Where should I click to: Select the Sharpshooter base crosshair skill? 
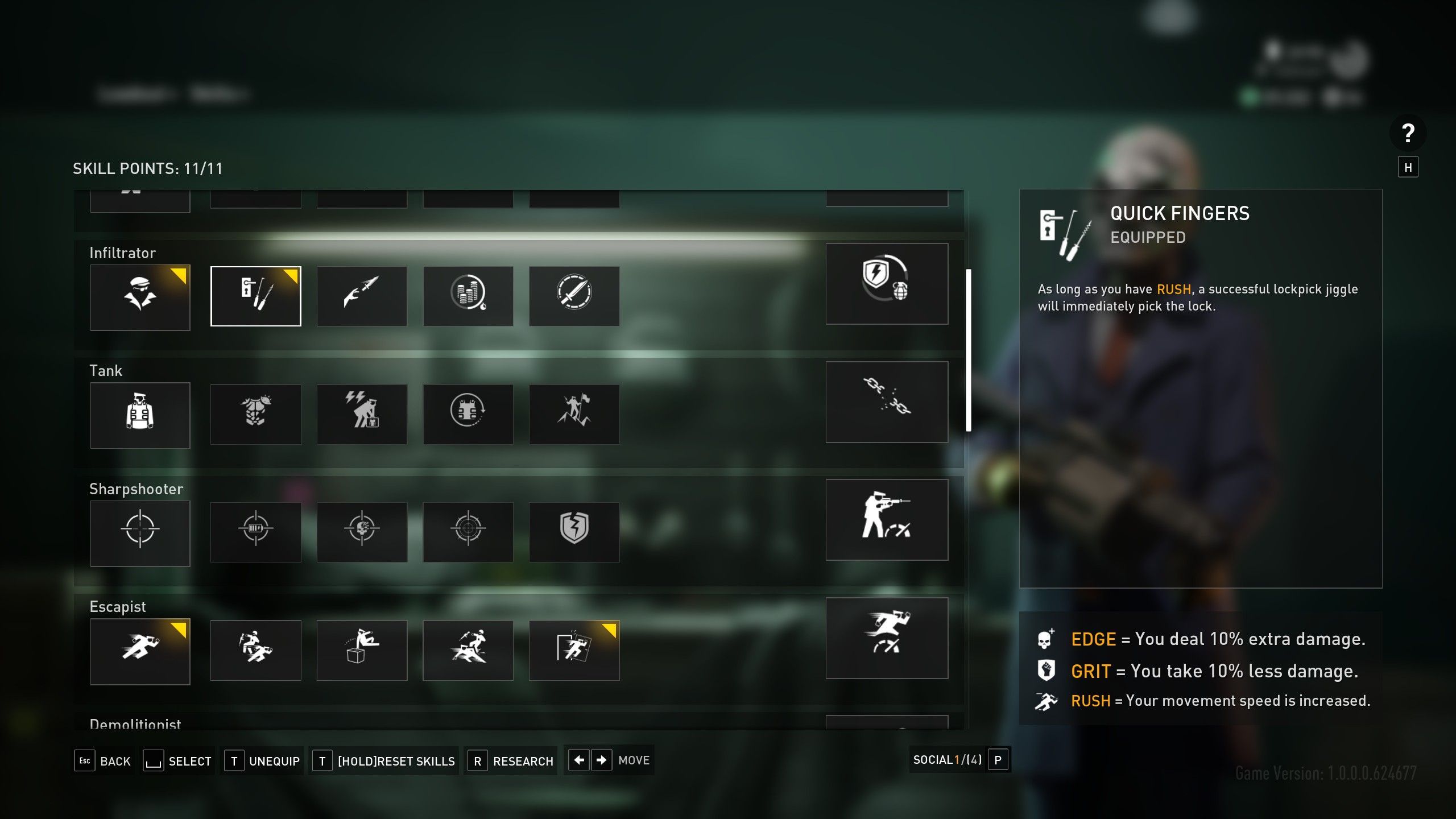(140, 533)
